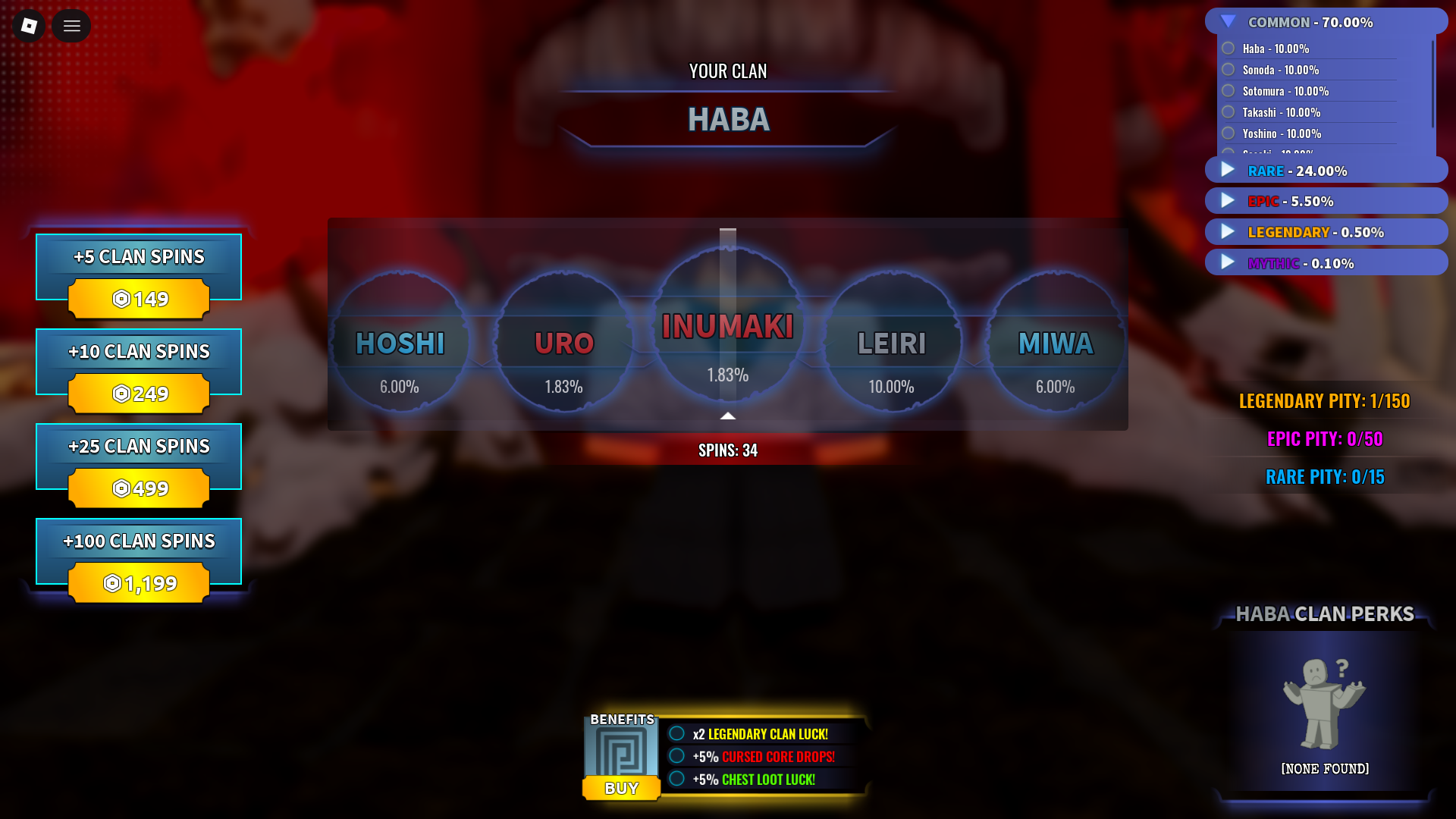Screen dimensions: 1456x819
Task: Click the circle bullet next to Haba 10.00%
Action: click(x=1229, y=49)
